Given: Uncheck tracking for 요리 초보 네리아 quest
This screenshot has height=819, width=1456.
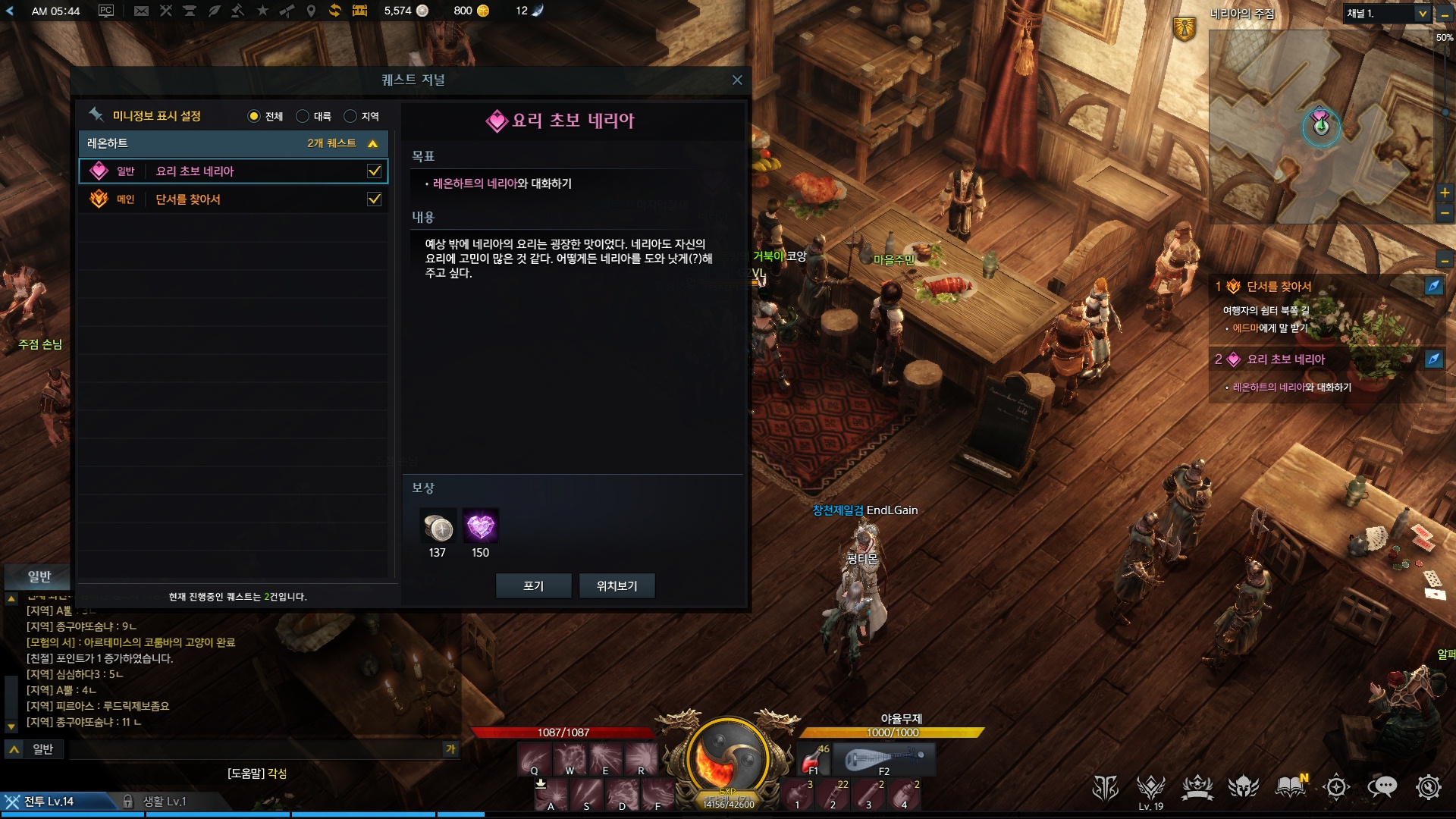Looking at the screenshot, I should coord(374,171).
